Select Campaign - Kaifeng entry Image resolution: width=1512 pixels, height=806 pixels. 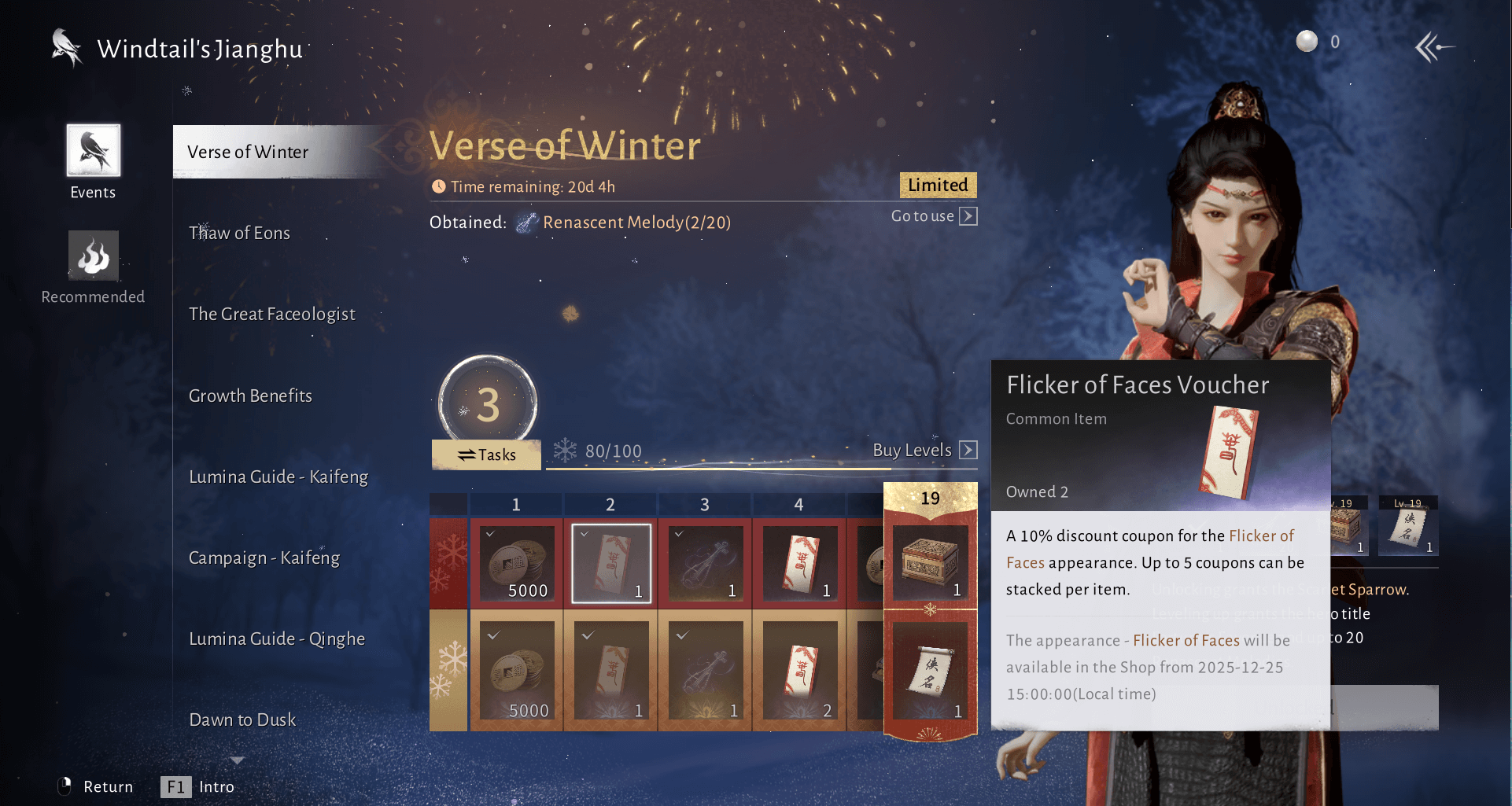click(264, 558)
